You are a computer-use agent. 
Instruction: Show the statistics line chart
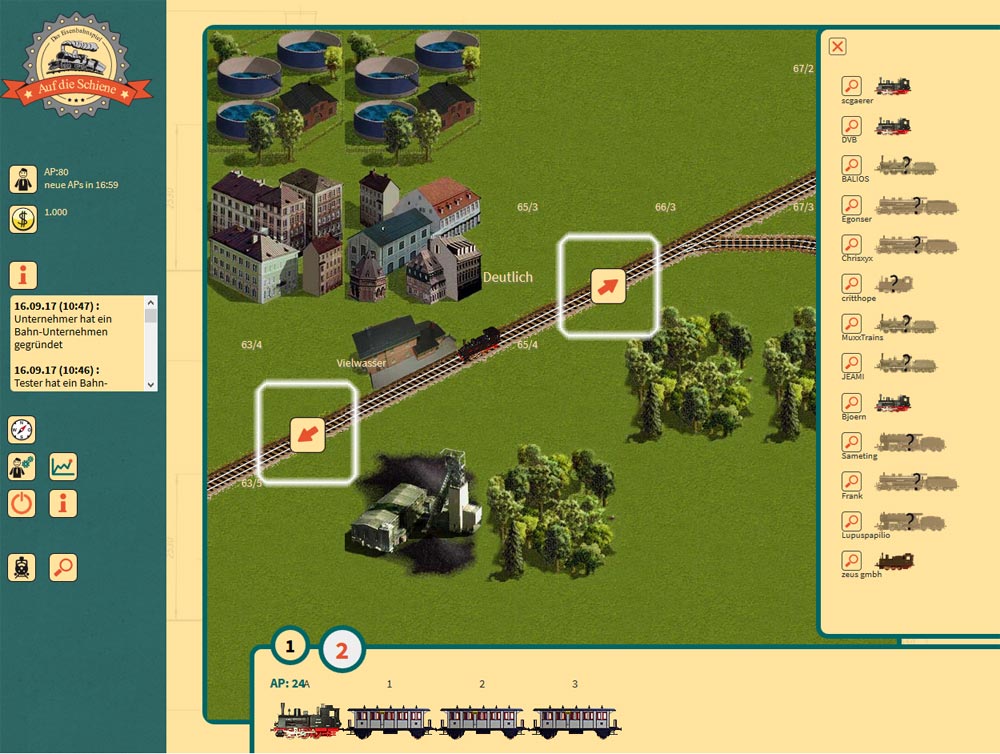[63, 466]
